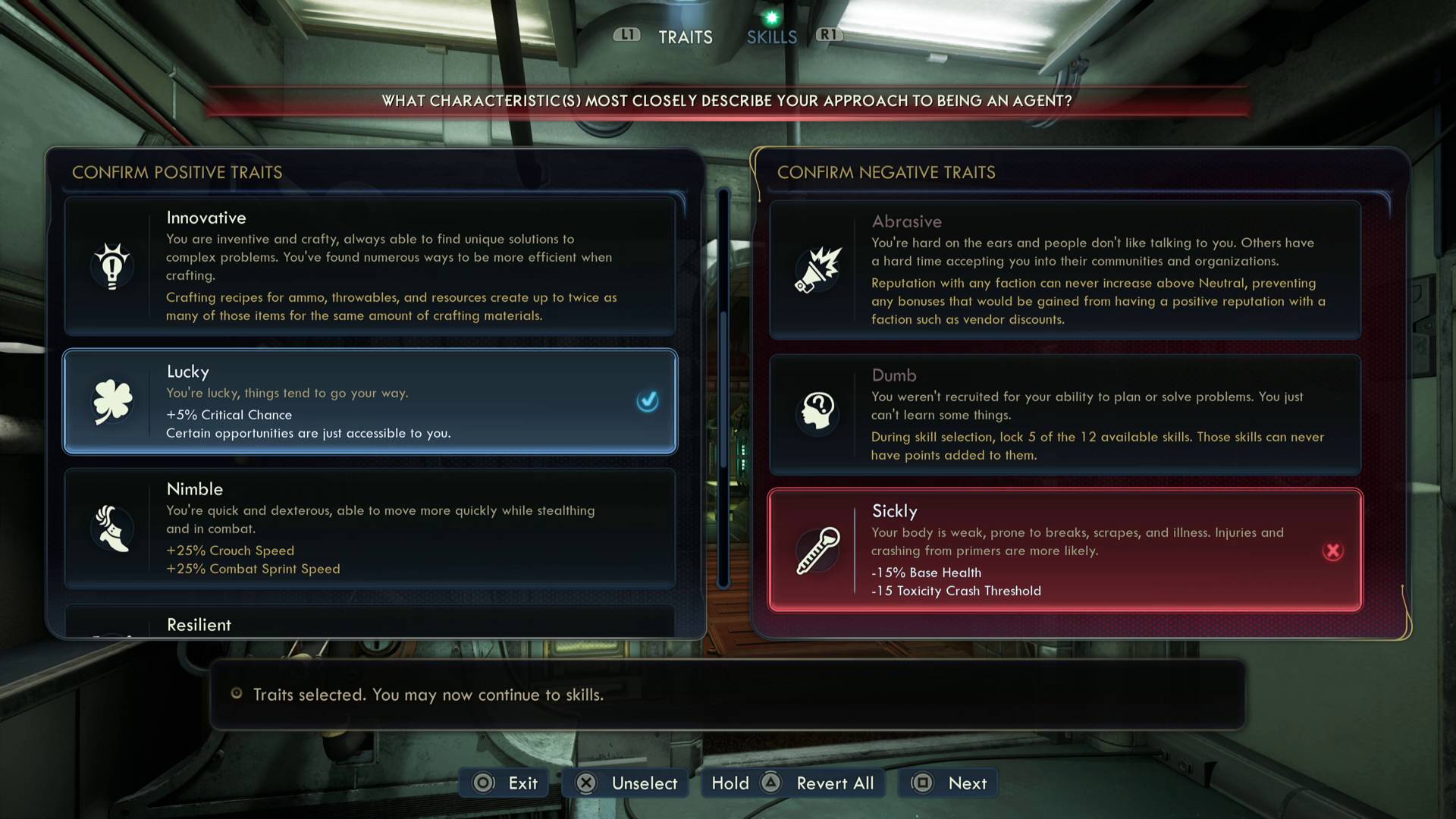Remove the Sickly negative trait
The width and height of the screenshot is (1456, 819).
click(1065, 550)
